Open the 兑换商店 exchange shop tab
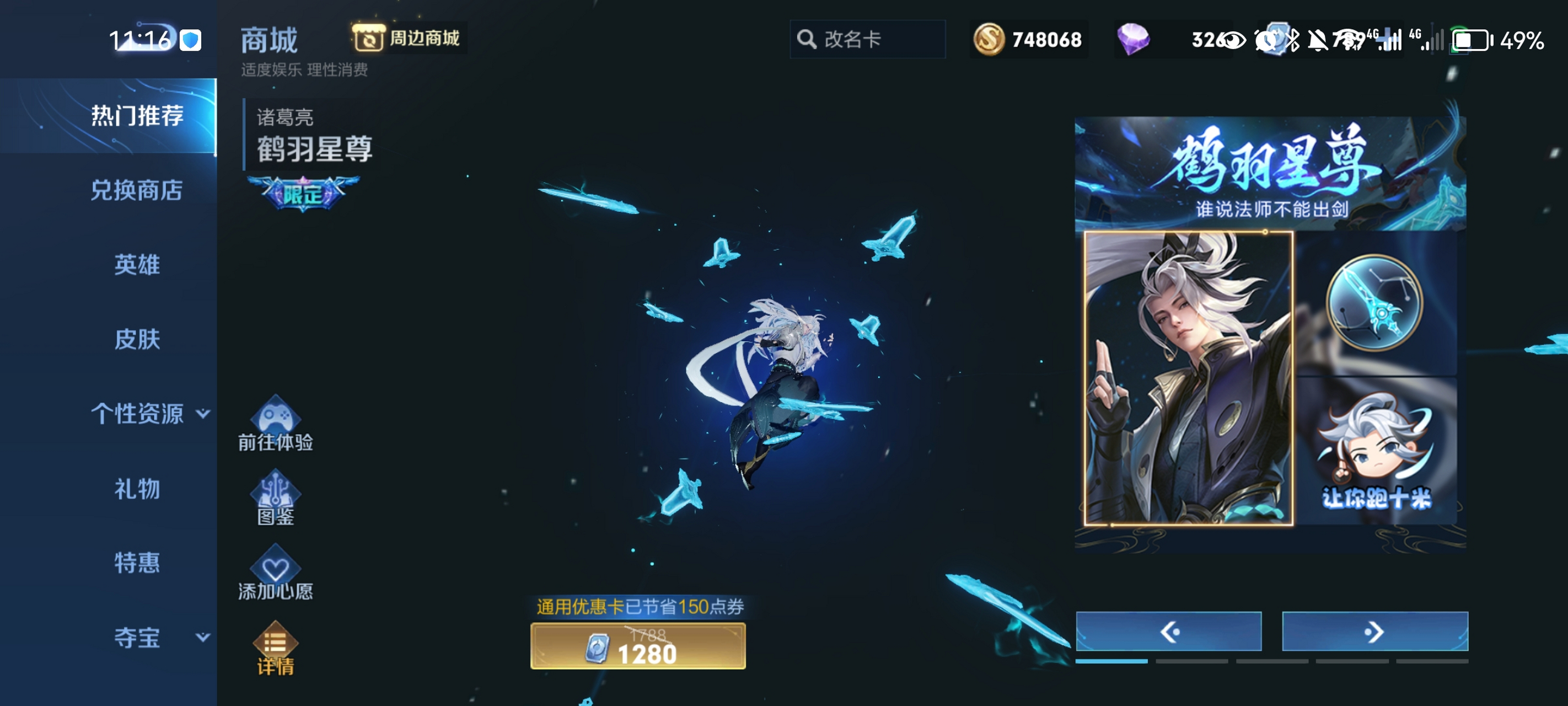The image size is (1568, 706). point(137,191)
